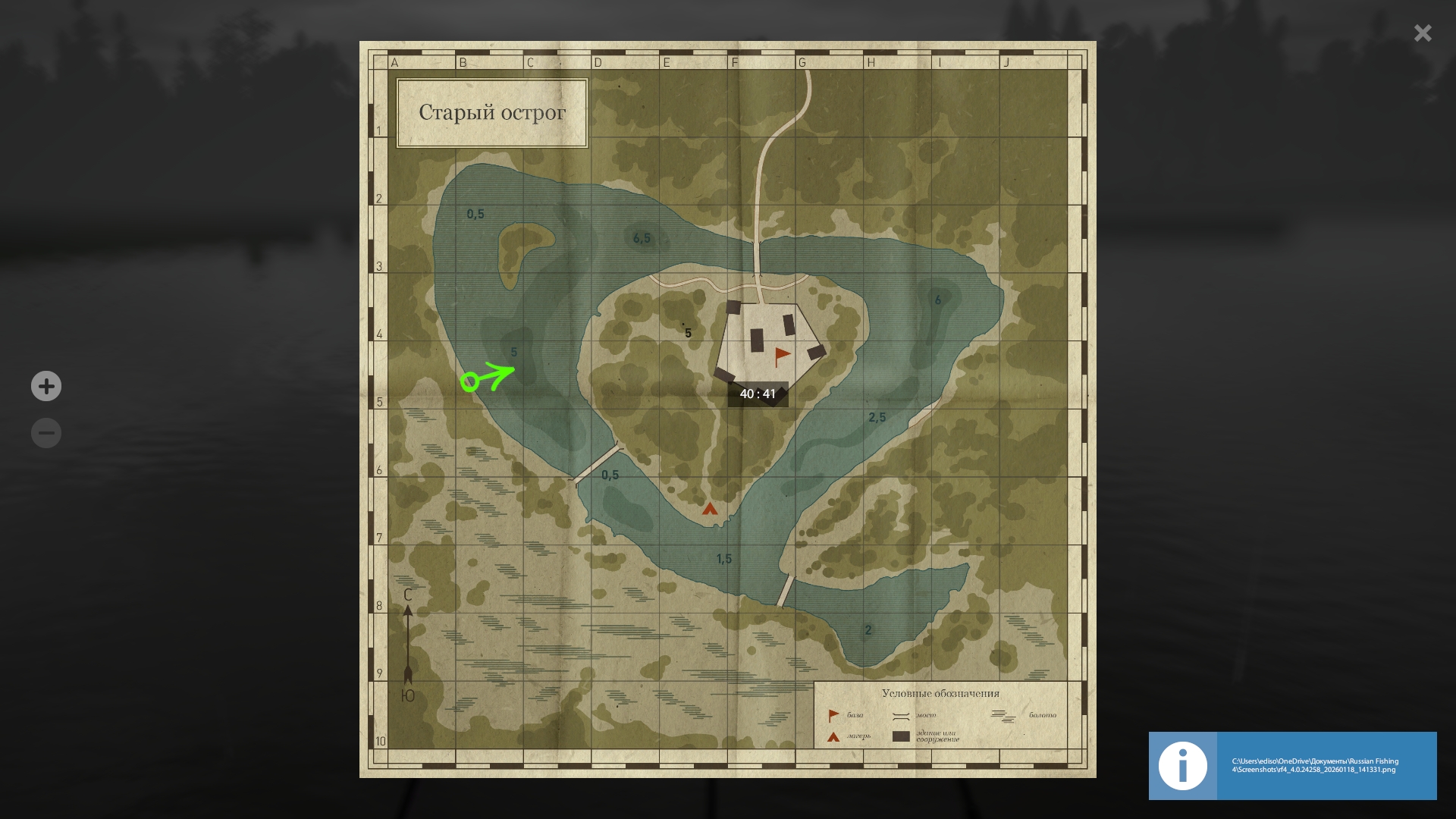
Task: Click the green circle waypoint marker
Action: coord(469,381)
